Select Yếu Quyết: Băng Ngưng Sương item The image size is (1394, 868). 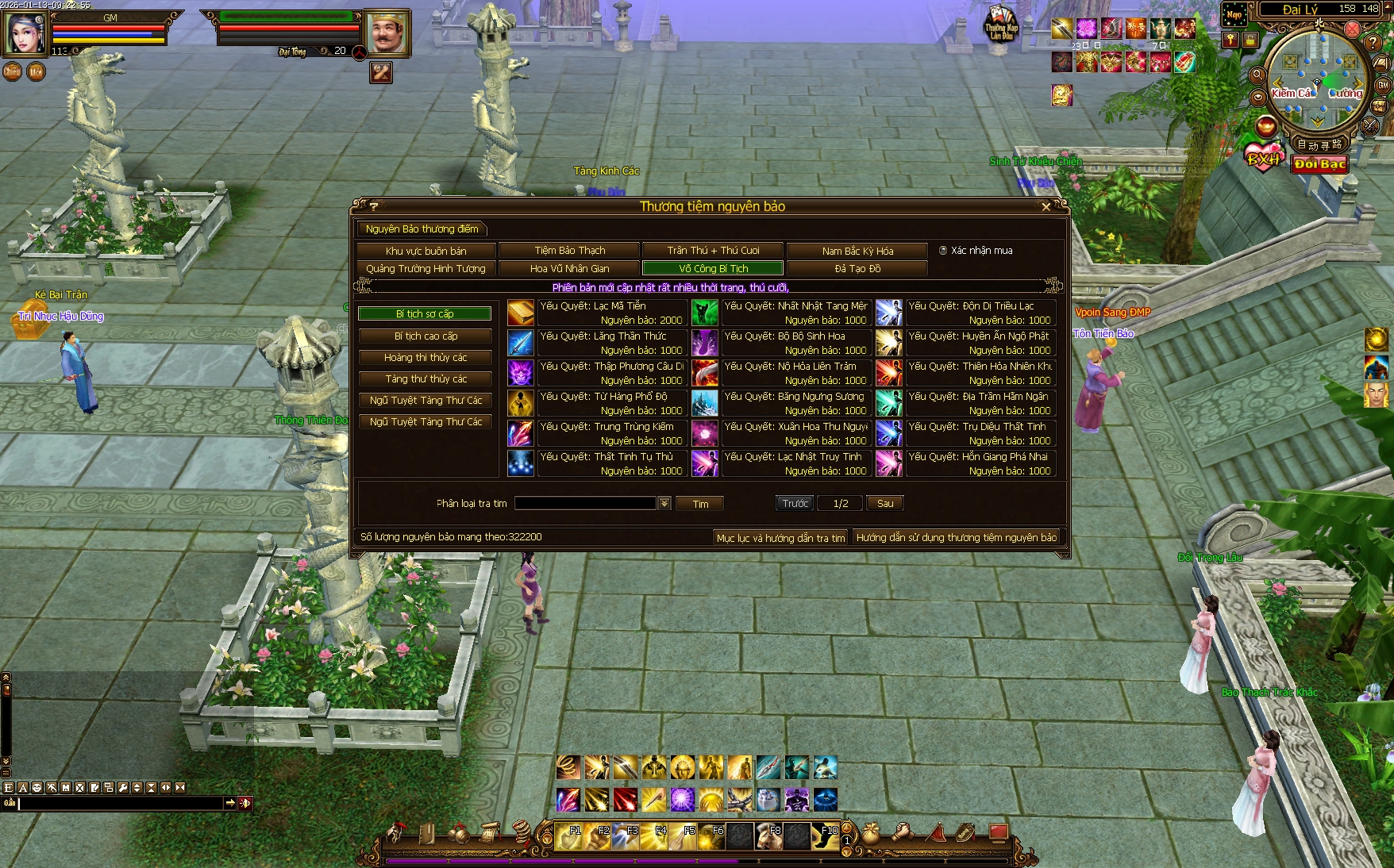click(x=705, y=403)
